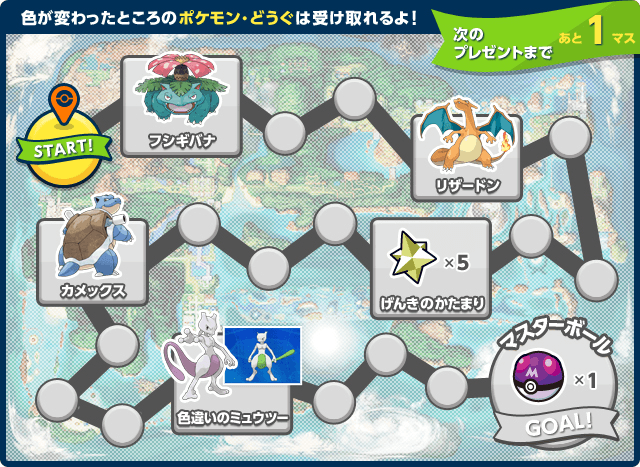Open the 色違いのミュウツー (shiny Mewtwo) tile
Viewport: 640px width, 467px height.
[234, 380]
